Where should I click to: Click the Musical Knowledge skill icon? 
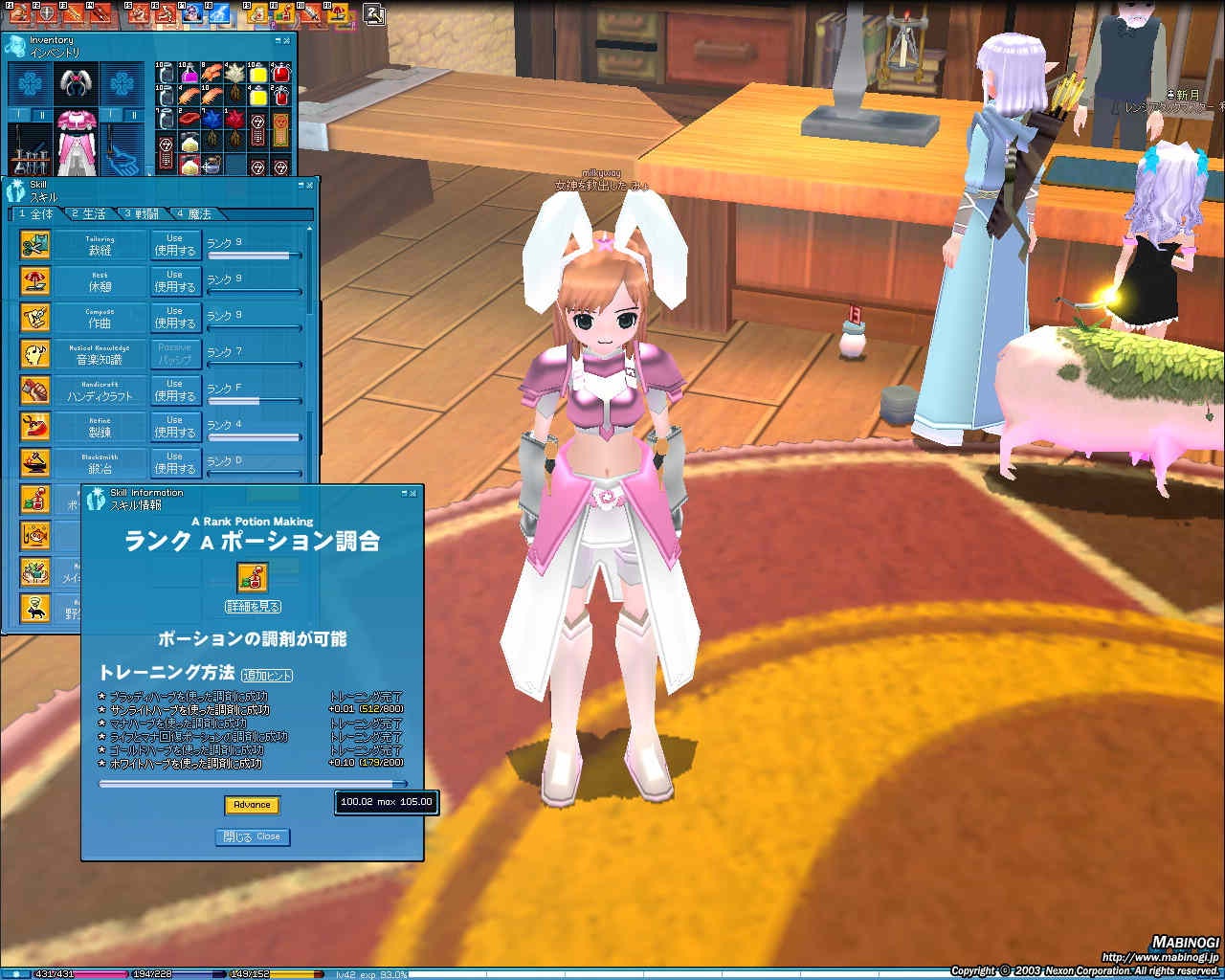pos(35,353)
